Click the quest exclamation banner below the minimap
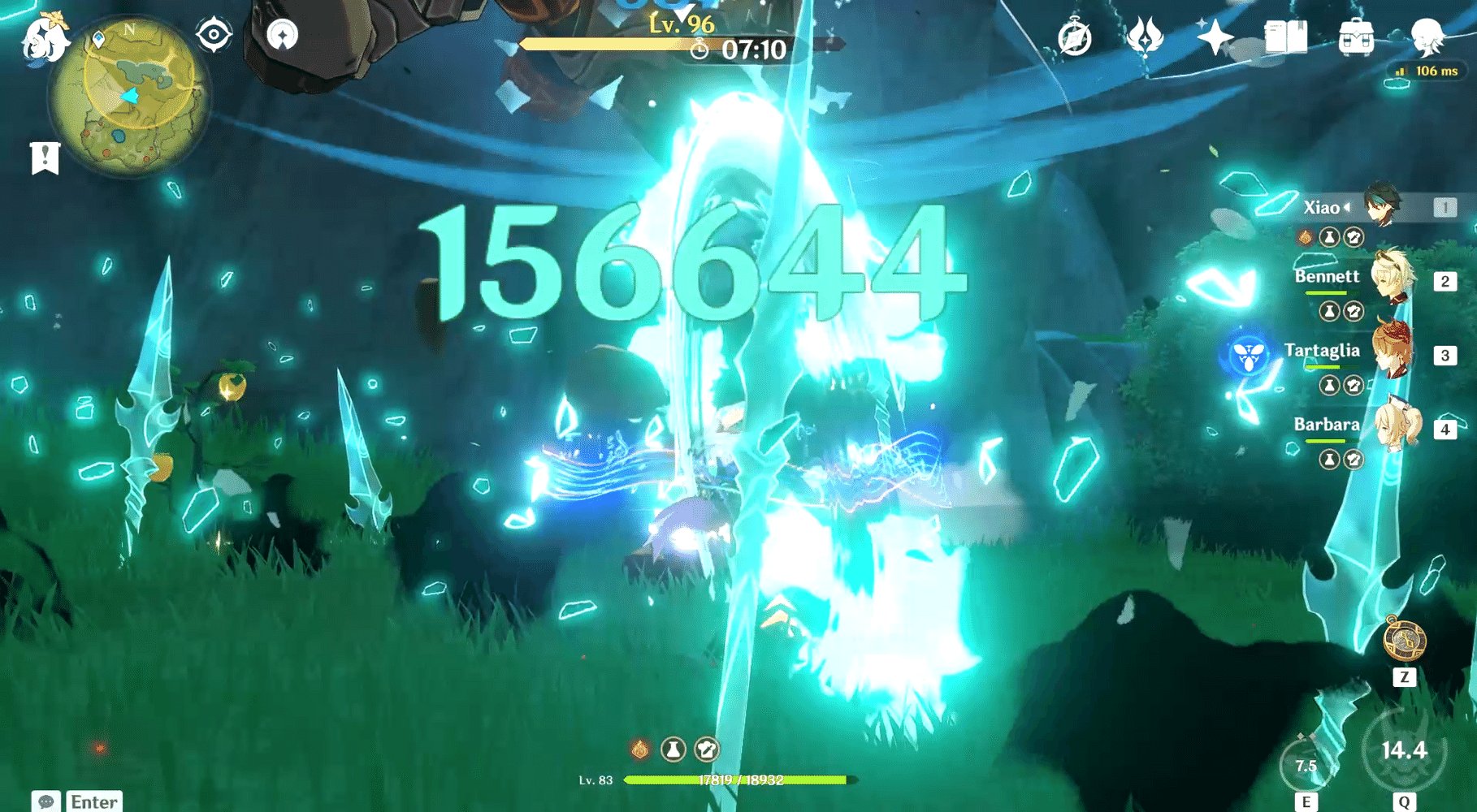The height and width of the screenshot is (812, 1477). (x=46, y=156)
